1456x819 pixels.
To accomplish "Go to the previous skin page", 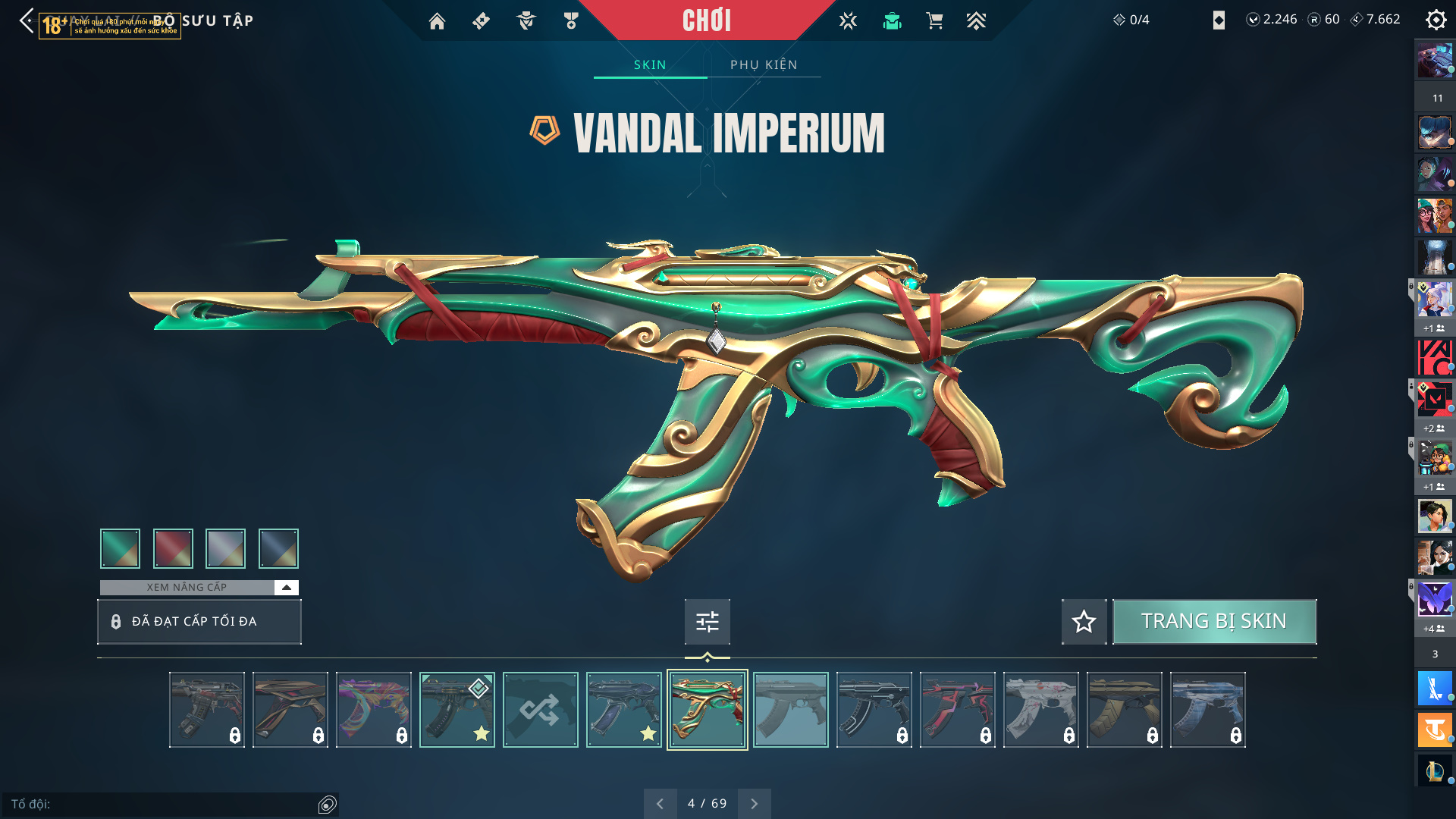I will 660,804.
